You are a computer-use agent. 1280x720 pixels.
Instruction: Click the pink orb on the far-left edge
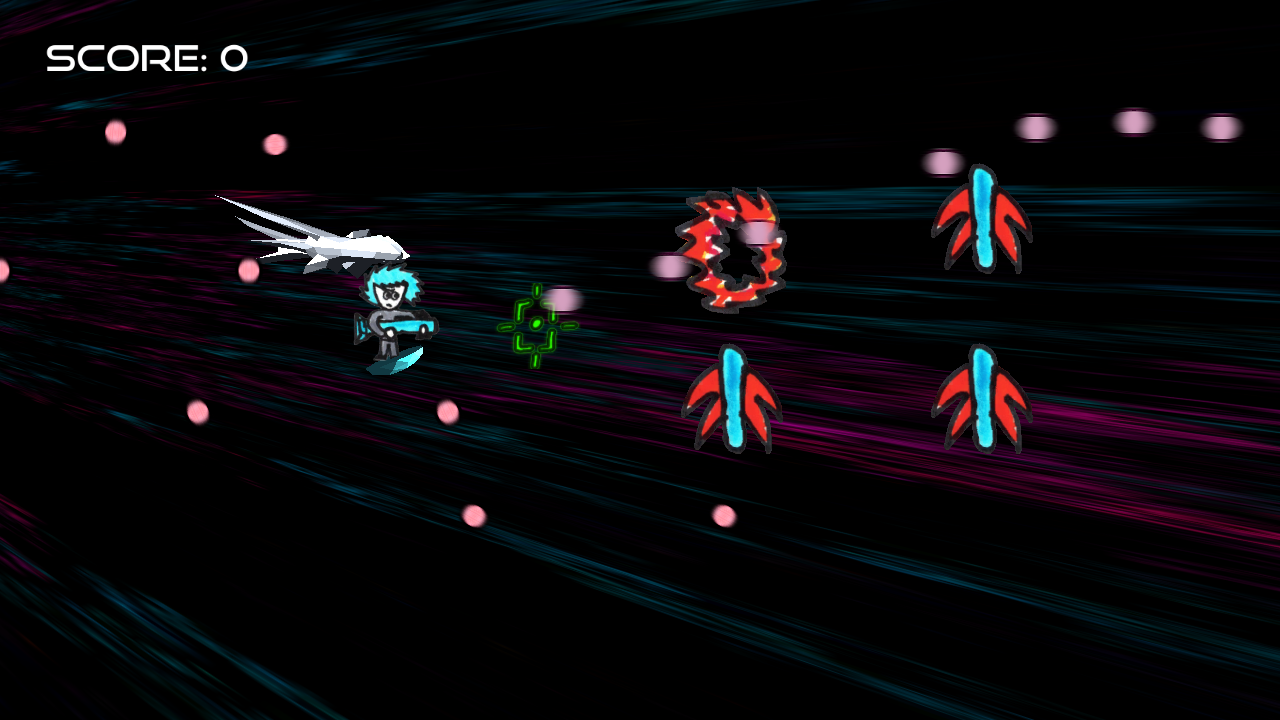tap(4, 268)
